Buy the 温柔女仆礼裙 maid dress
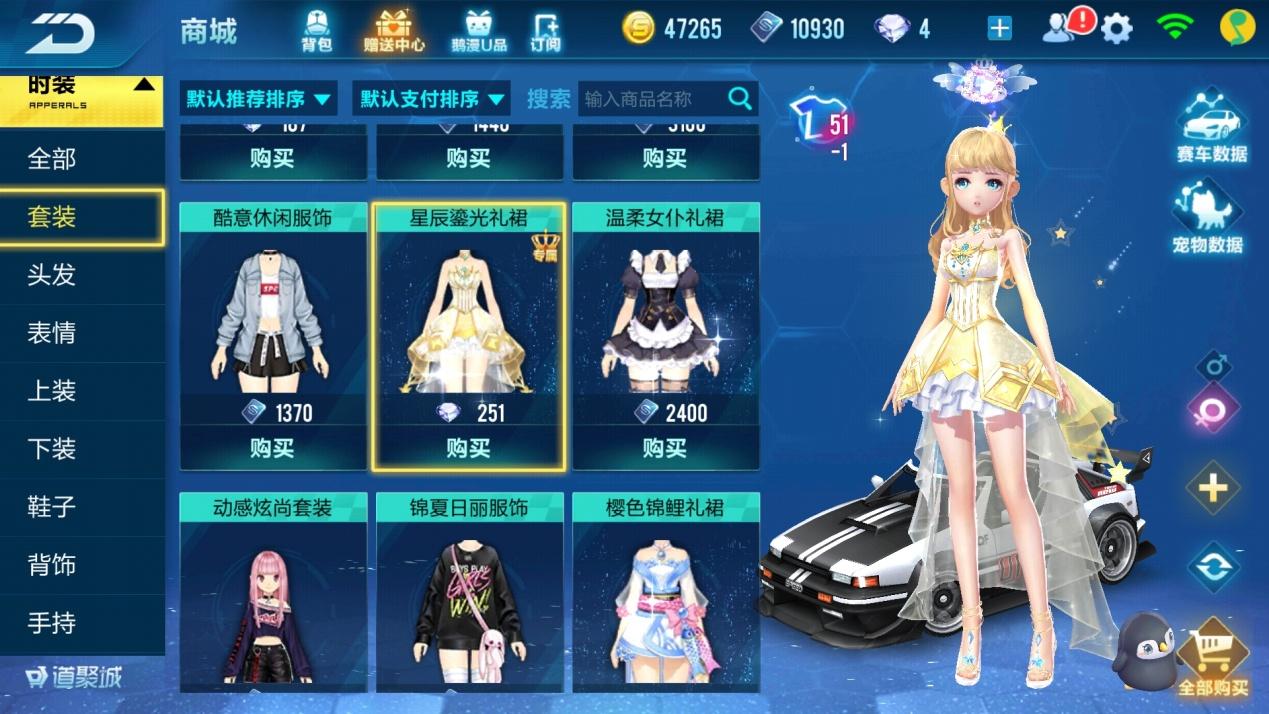This screenshot has height=714, width=1269. (665, 448)
